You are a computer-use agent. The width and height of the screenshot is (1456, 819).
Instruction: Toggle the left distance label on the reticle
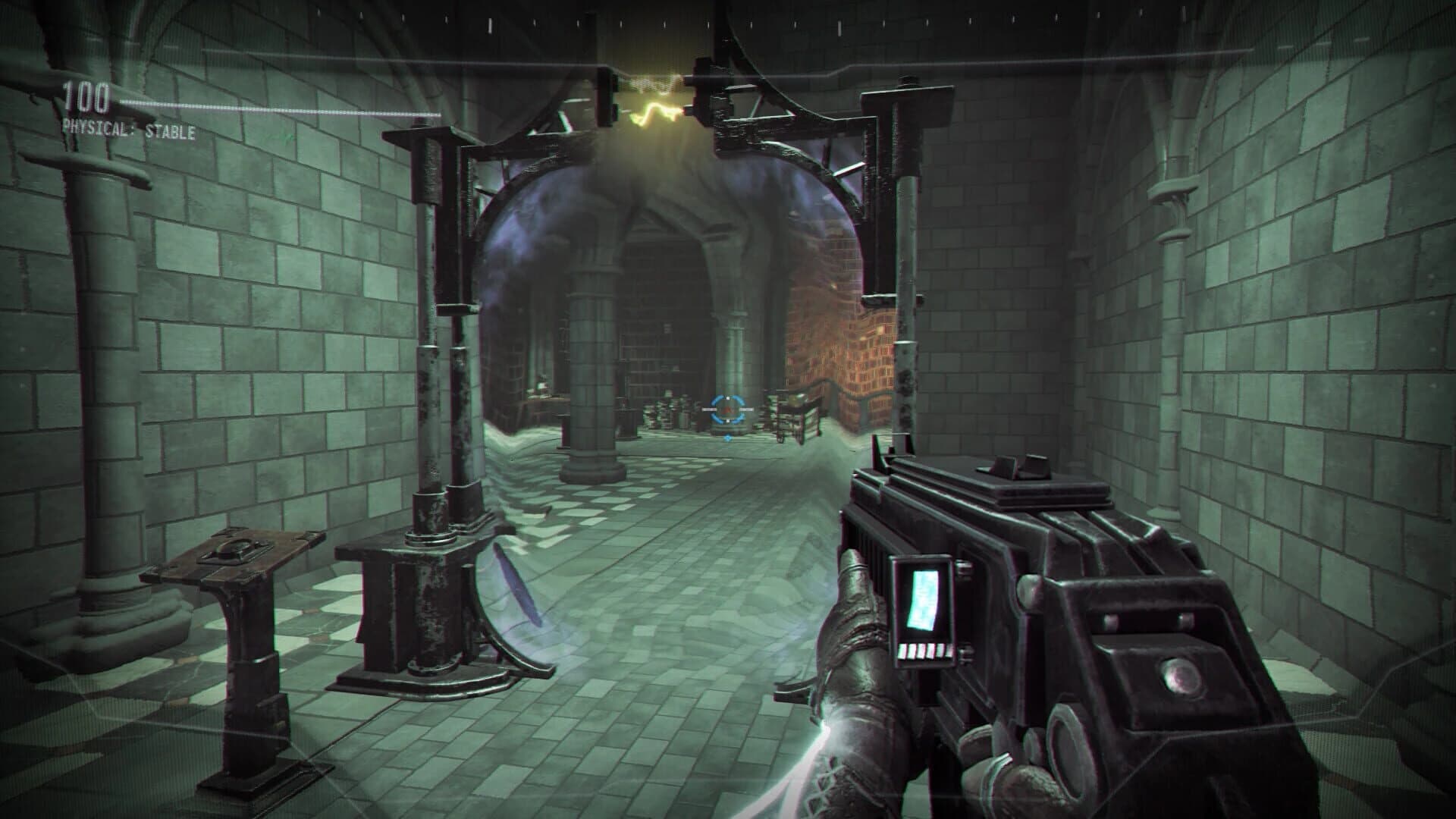point(710,409)
